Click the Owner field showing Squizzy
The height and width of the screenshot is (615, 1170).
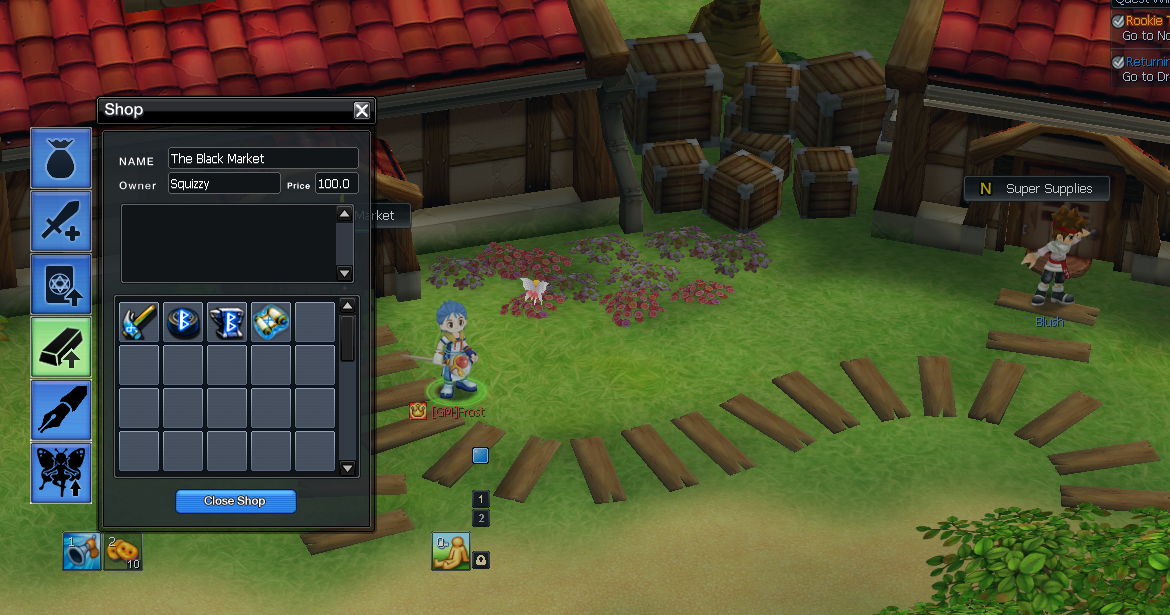click(x=224, y=184)
